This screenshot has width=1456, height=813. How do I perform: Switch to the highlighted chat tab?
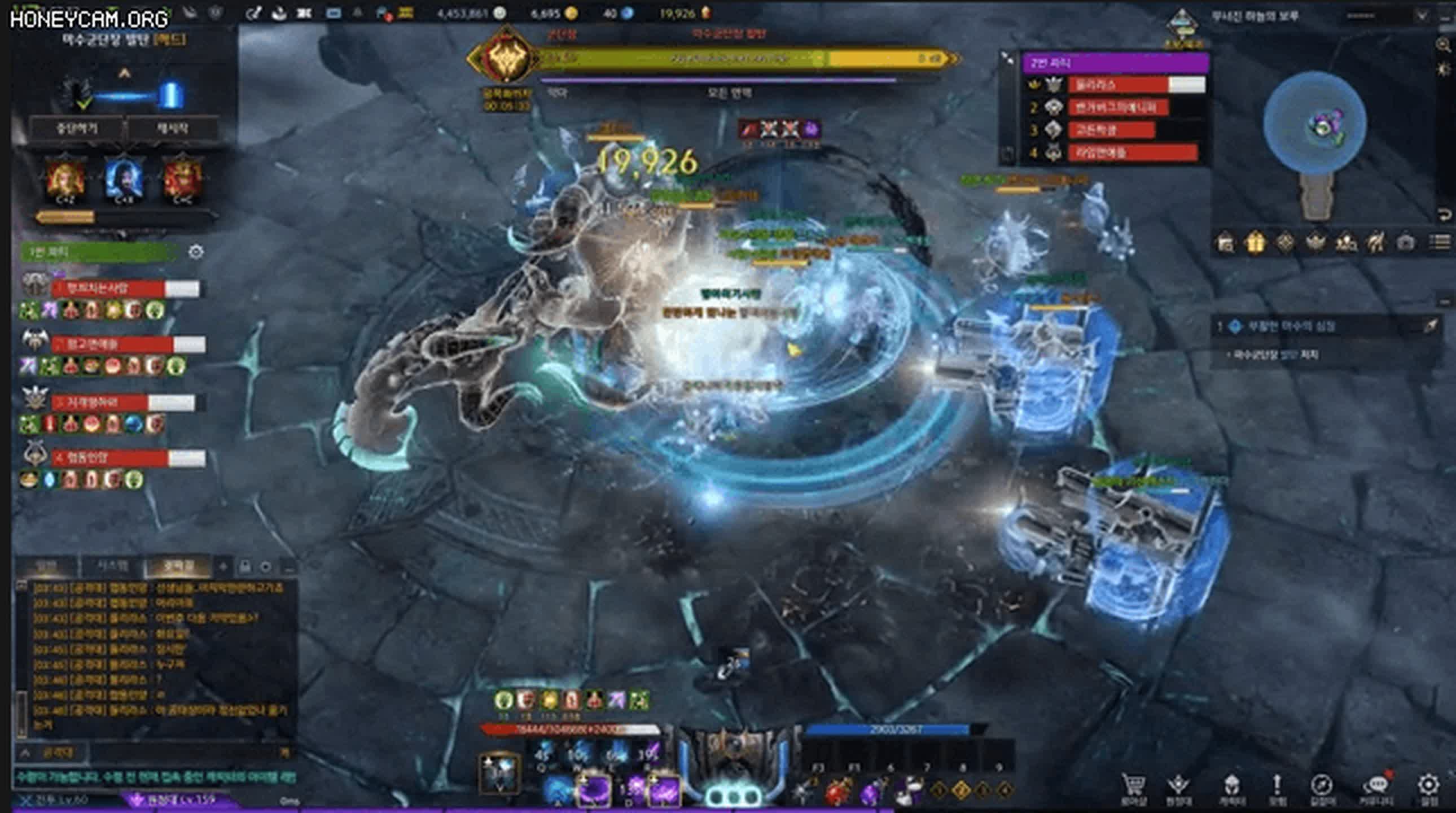(x=178, y=566)
